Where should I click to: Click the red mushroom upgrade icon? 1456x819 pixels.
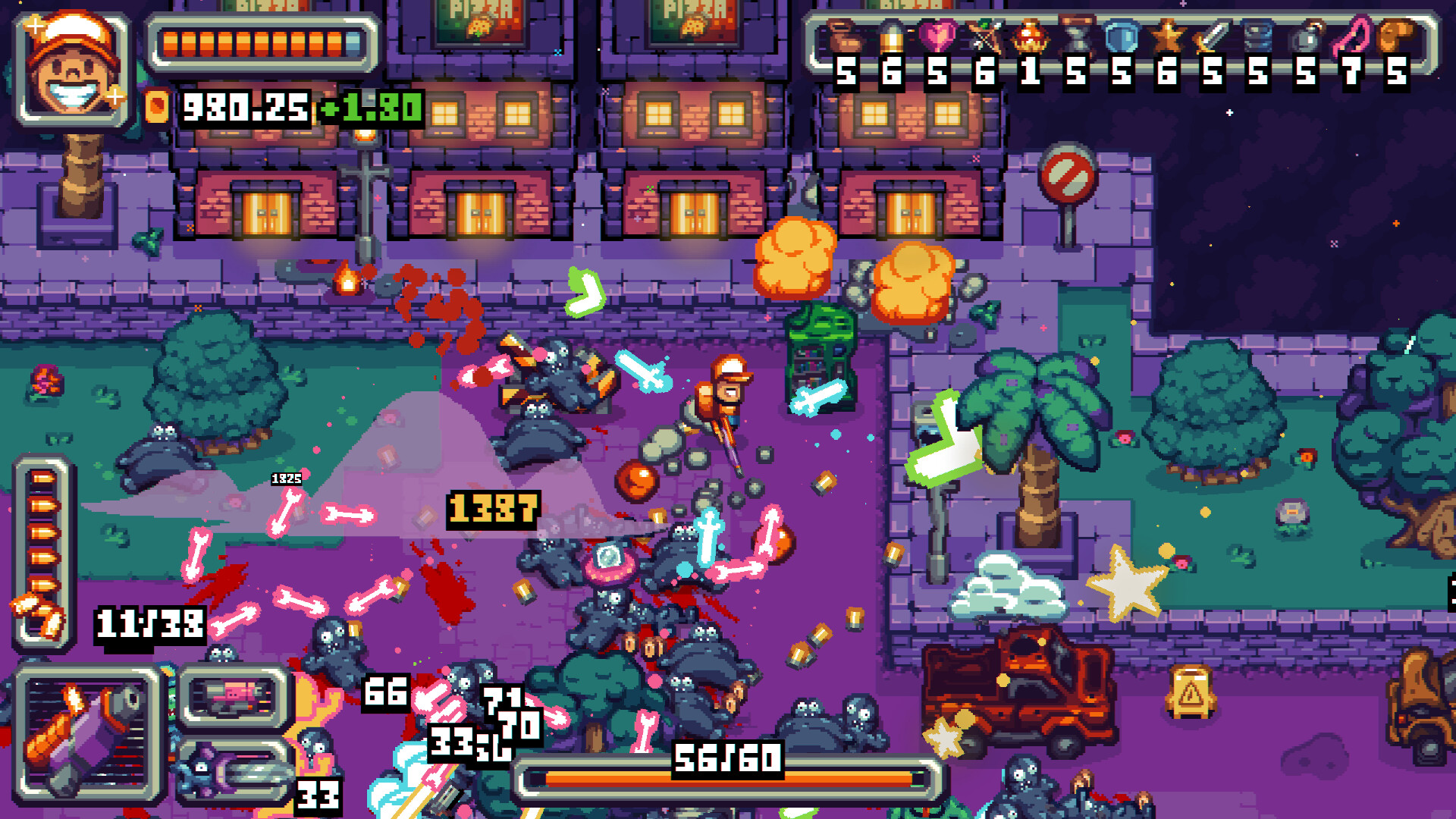[1030, 36]
